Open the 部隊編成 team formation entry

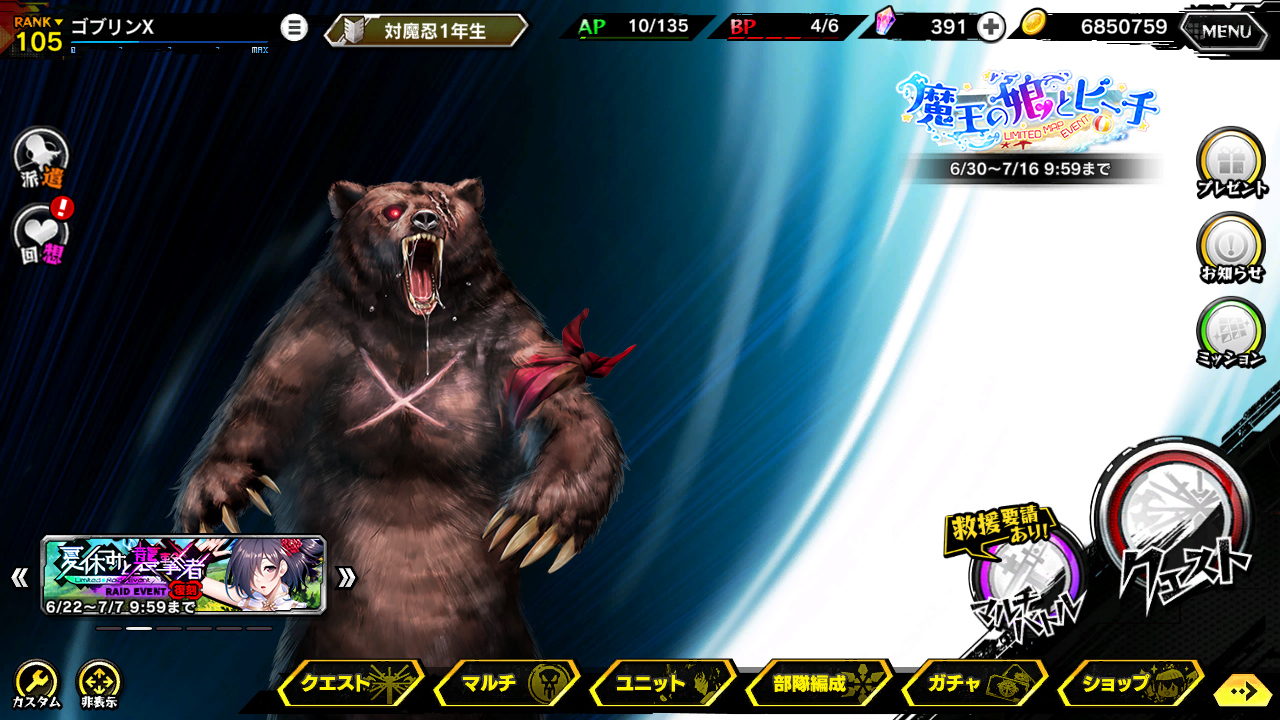(819, 684)
